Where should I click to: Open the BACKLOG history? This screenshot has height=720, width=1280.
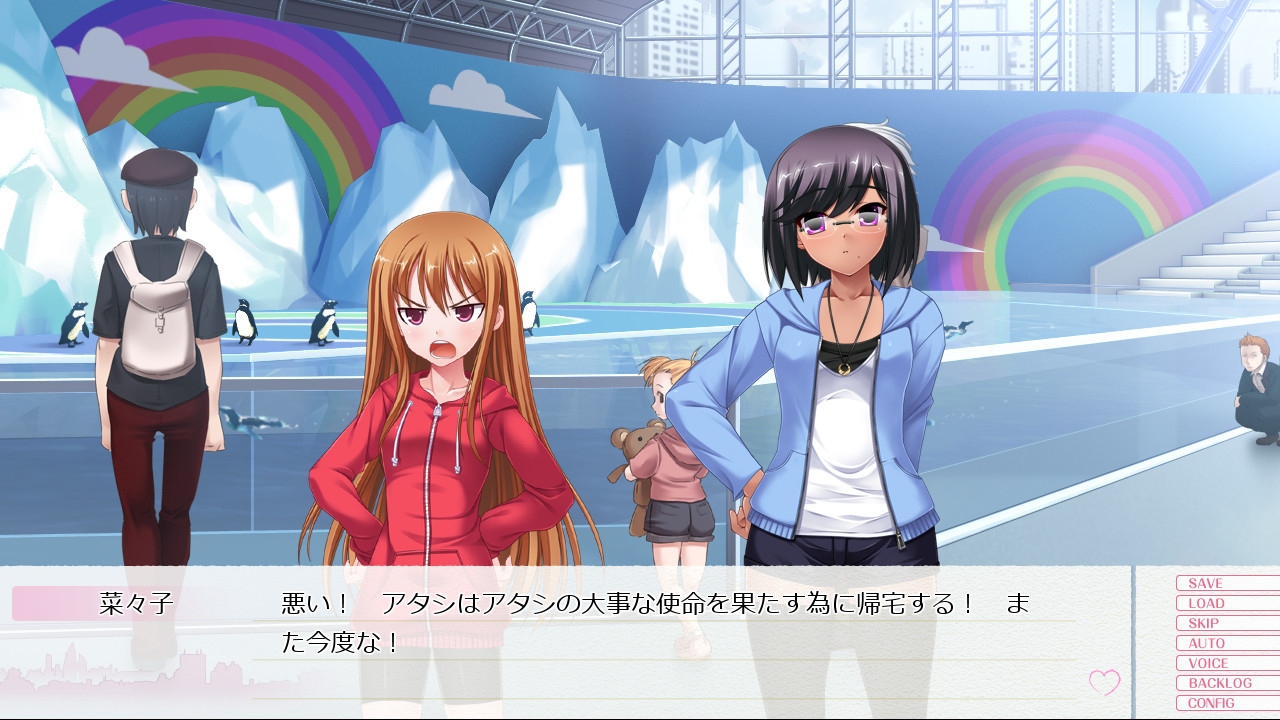click(x=1226, y=683)
